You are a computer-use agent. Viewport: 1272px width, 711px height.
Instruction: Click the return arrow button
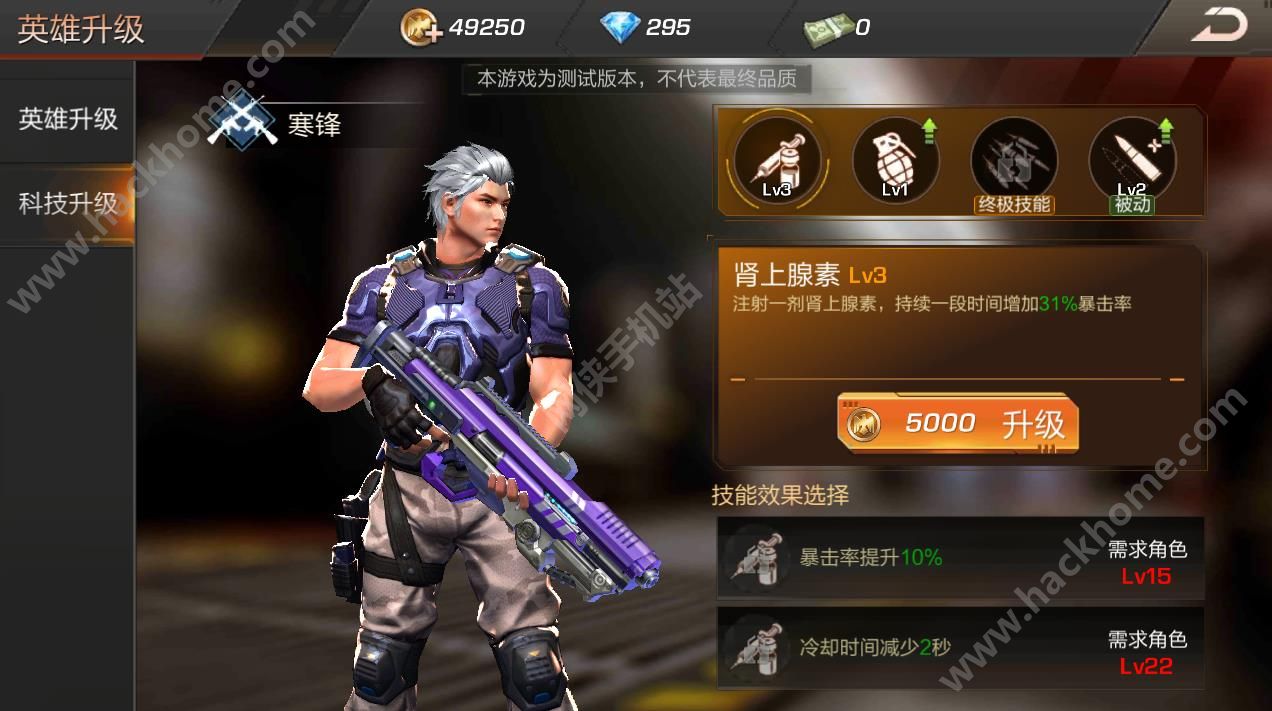pyautogui.click(x=1219, y=26)
